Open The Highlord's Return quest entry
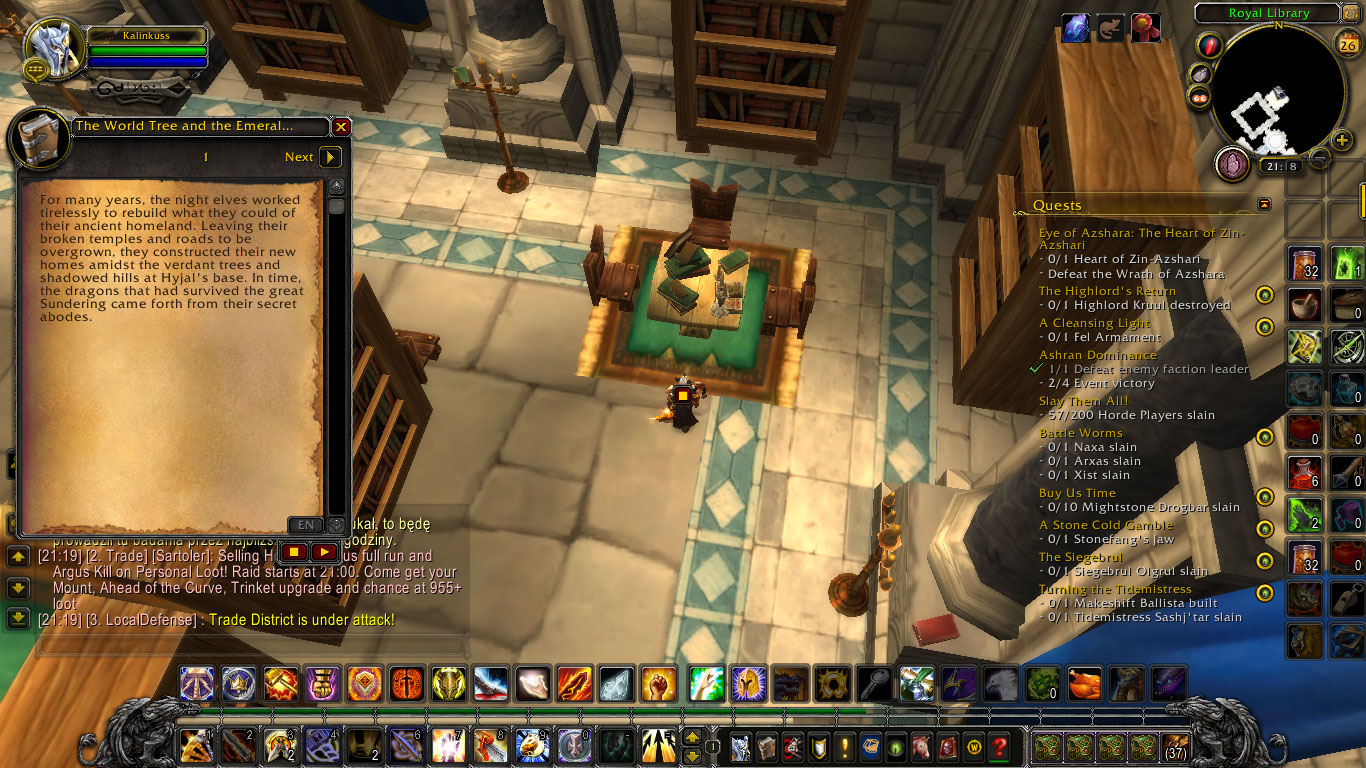 tap(1093, 291)
